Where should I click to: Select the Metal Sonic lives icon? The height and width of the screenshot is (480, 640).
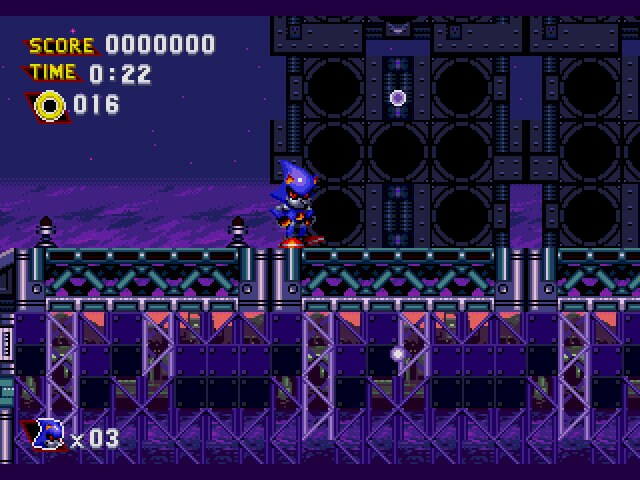[x=48, y=435]
